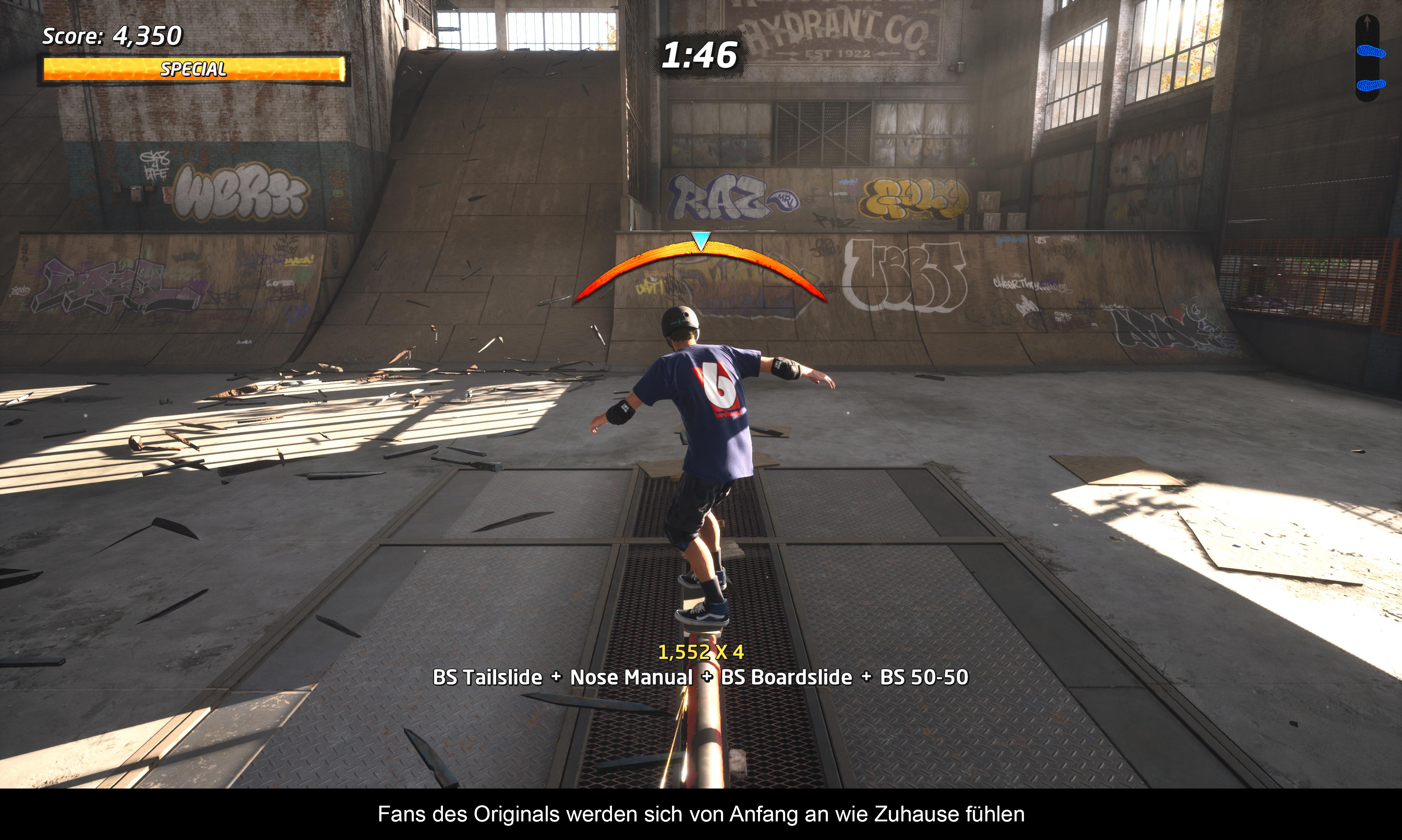Image resolution: width=1402 pixels, height=840 pixels.
Task: Click the skateboard stance indicator icon
Action: click(1367, 58)
